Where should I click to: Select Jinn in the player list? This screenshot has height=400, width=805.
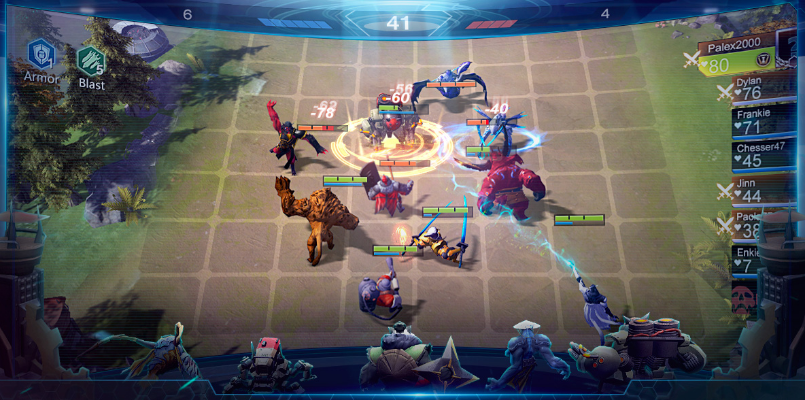tap(760, 190)
